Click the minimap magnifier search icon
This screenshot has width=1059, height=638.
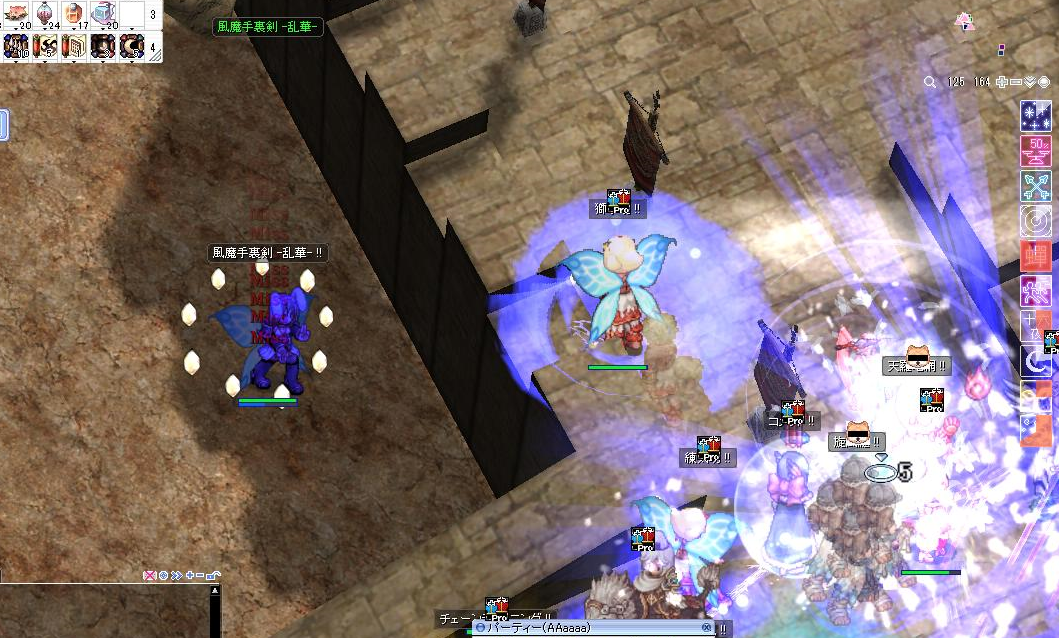930,82
